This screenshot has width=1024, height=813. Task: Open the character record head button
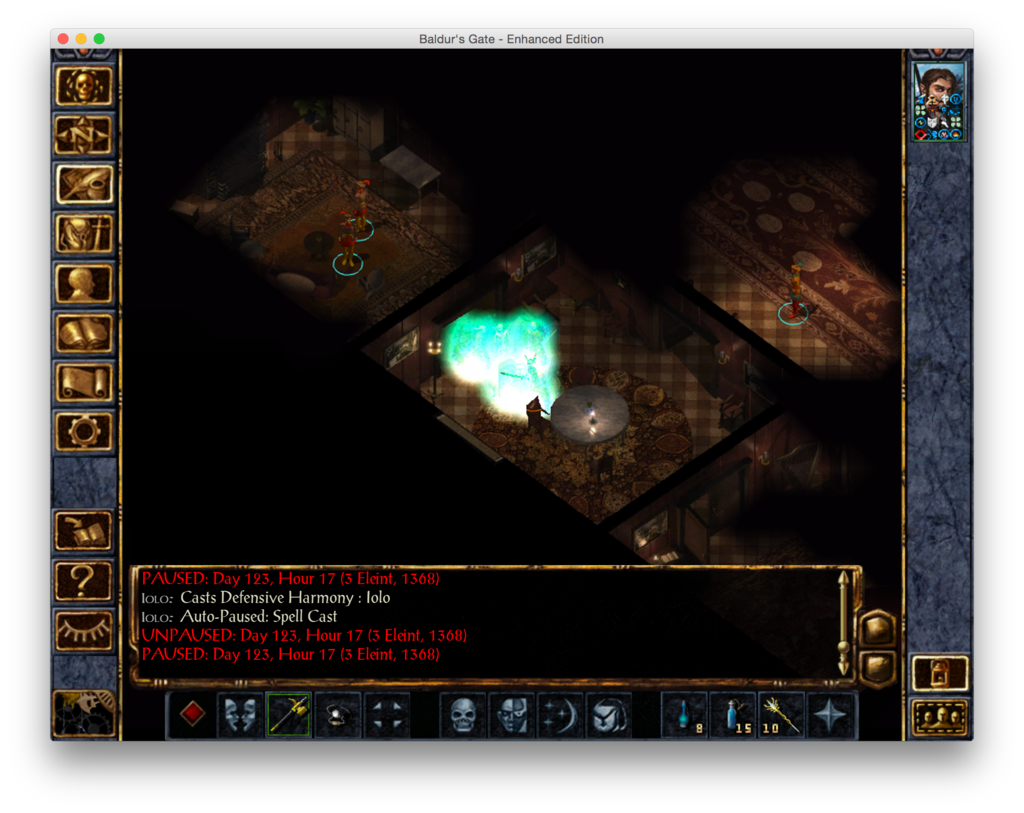click(x=84, y=283)
